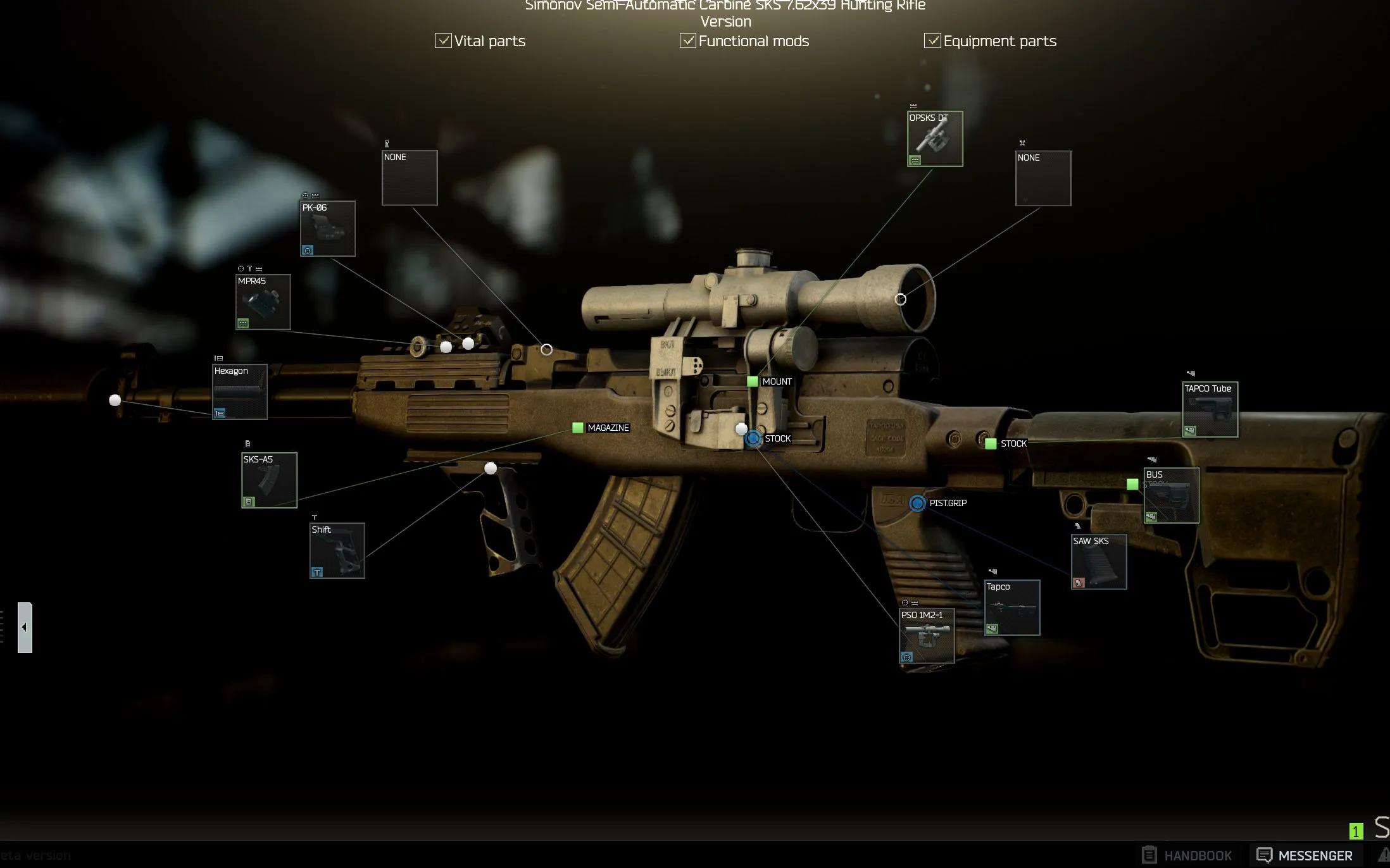Viewport: 1390px width, 868px height.
Task: Disable the Functional mods checkbox
Action: (687, 40)
